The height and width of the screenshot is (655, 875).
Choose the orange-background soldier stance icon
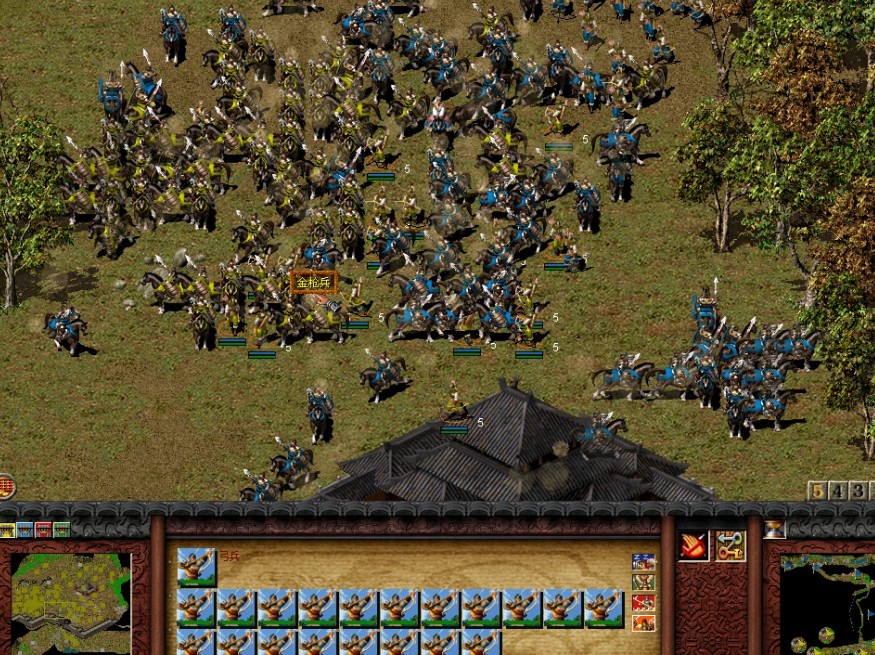pos(643,622)
